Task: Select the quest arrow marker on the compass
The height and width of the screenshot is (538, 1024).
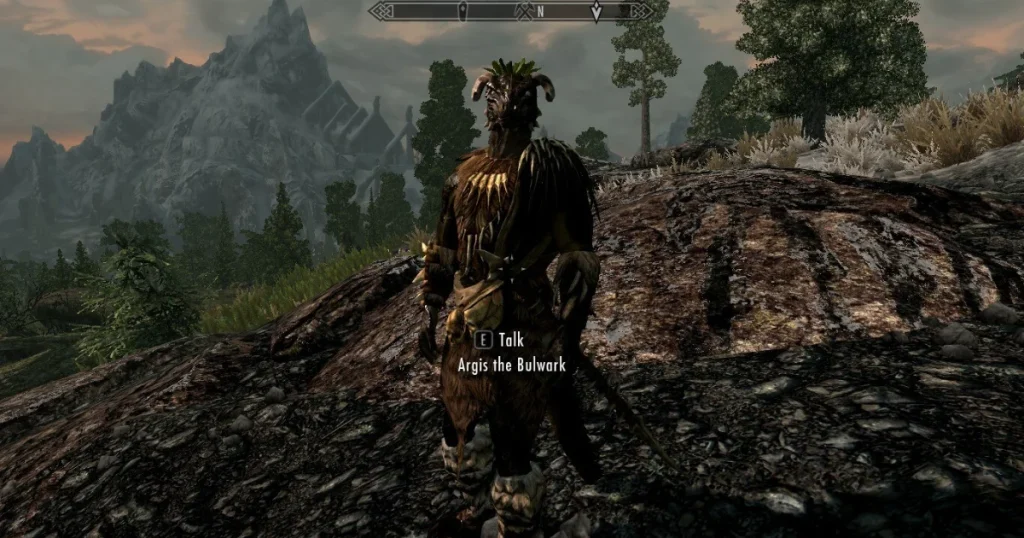Action: pyautogui.click(x=596, y=12)
